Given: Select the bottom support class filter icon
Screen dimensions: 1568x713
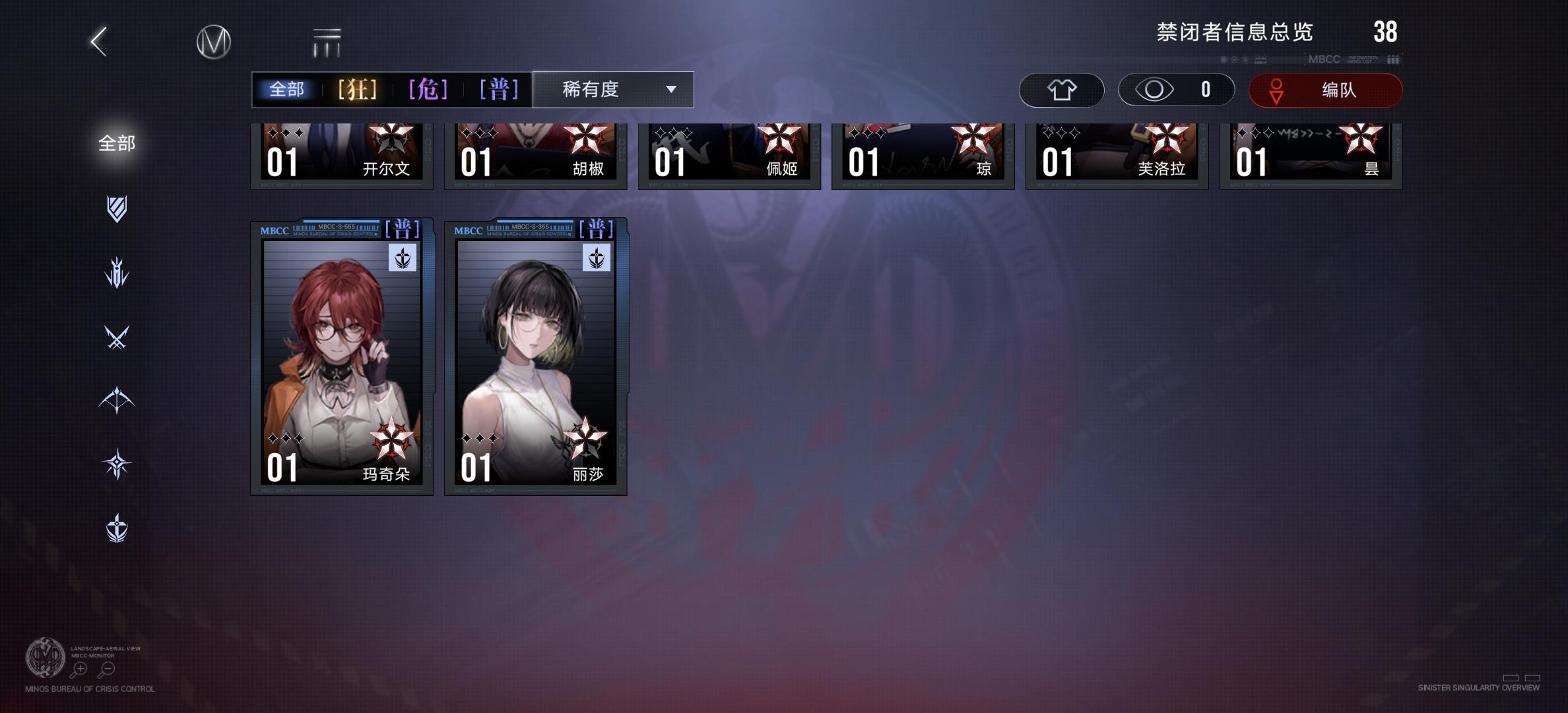Looking at the screenshot, I should (x=116, y=527).
